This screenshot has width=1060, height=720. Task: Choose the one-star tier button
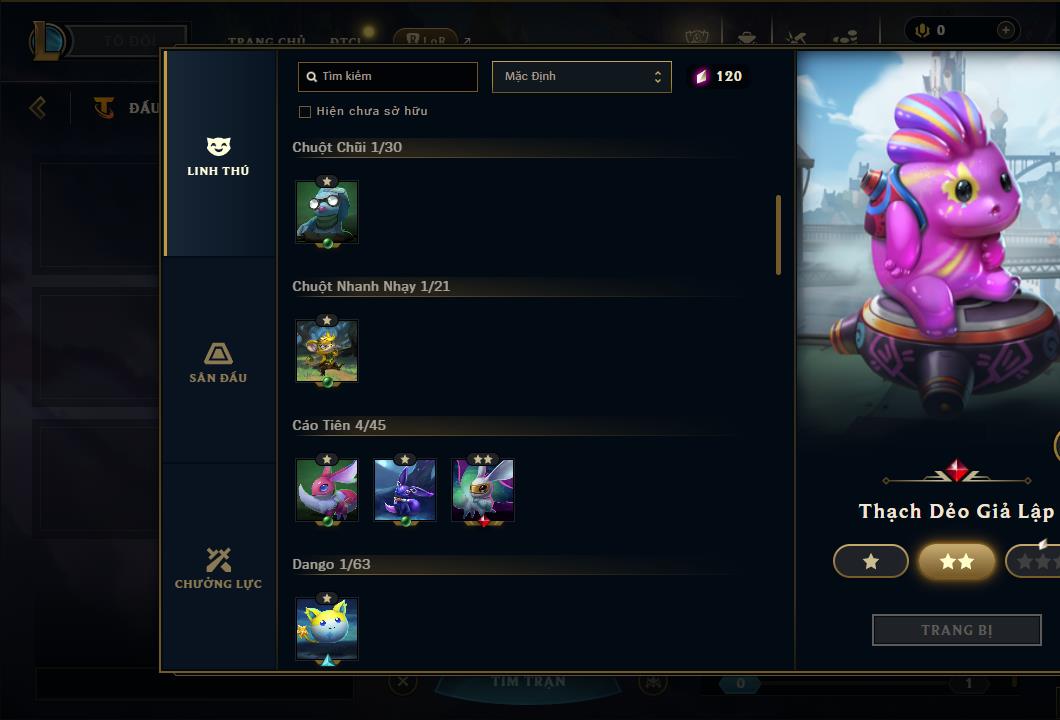click(x=871, y=562)
